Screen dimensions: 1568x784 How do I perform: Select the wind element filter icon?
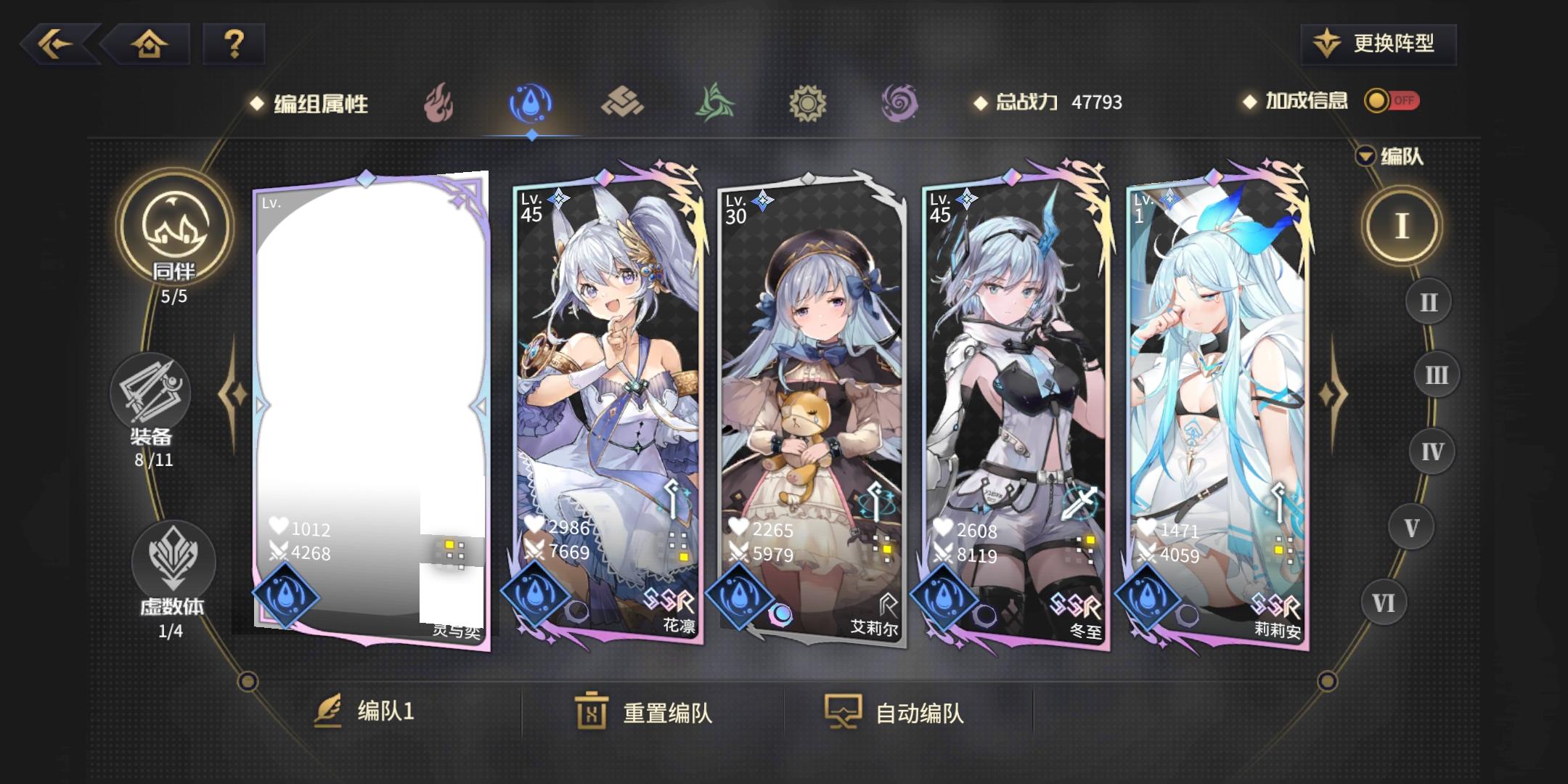click(x=714, y=104)
